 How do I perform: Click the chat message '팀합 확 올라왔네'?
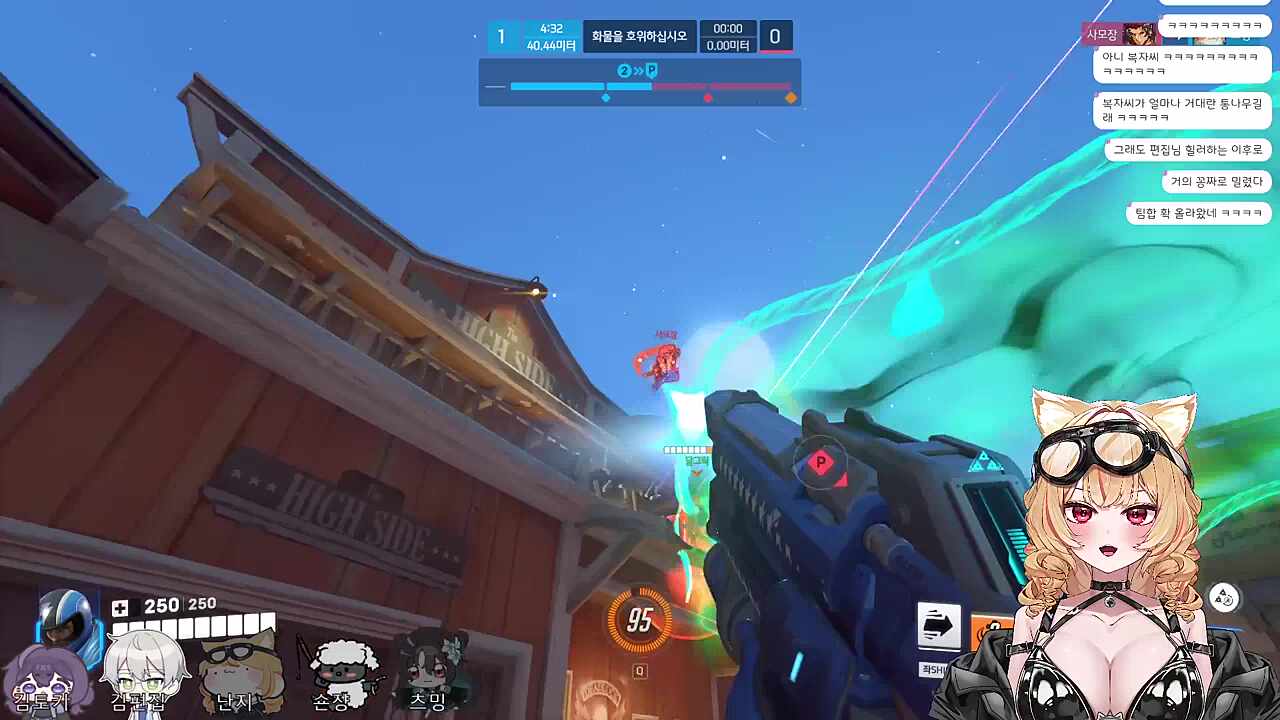click(x=1198, y=213)
